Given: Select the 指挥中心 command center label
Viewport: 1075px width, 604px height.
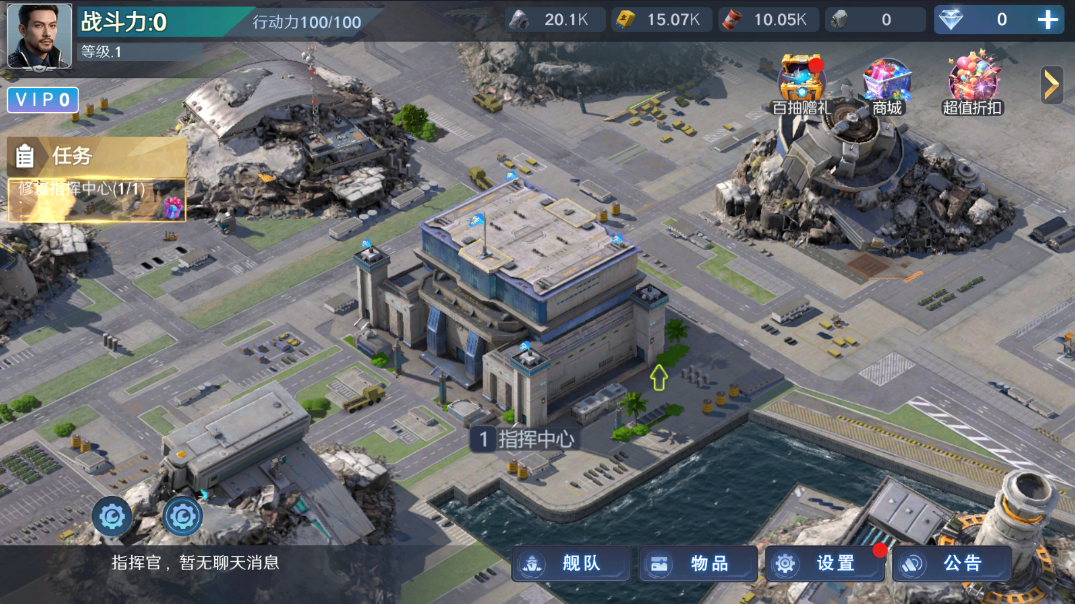Looking at the screenshot, I should [525, 438].
